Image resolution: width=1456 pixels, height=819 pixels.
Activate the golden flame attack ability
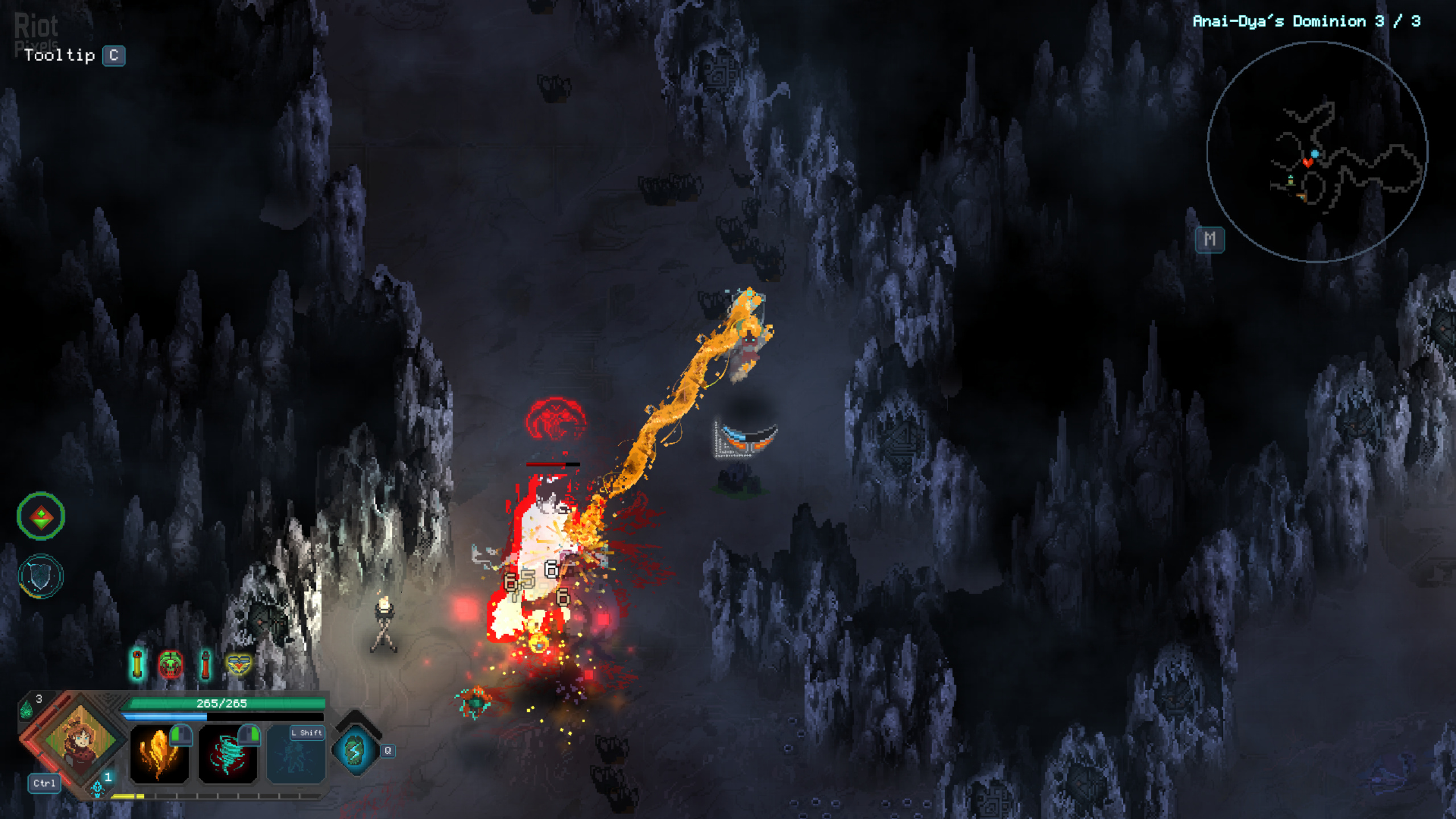tap(159, 755)
